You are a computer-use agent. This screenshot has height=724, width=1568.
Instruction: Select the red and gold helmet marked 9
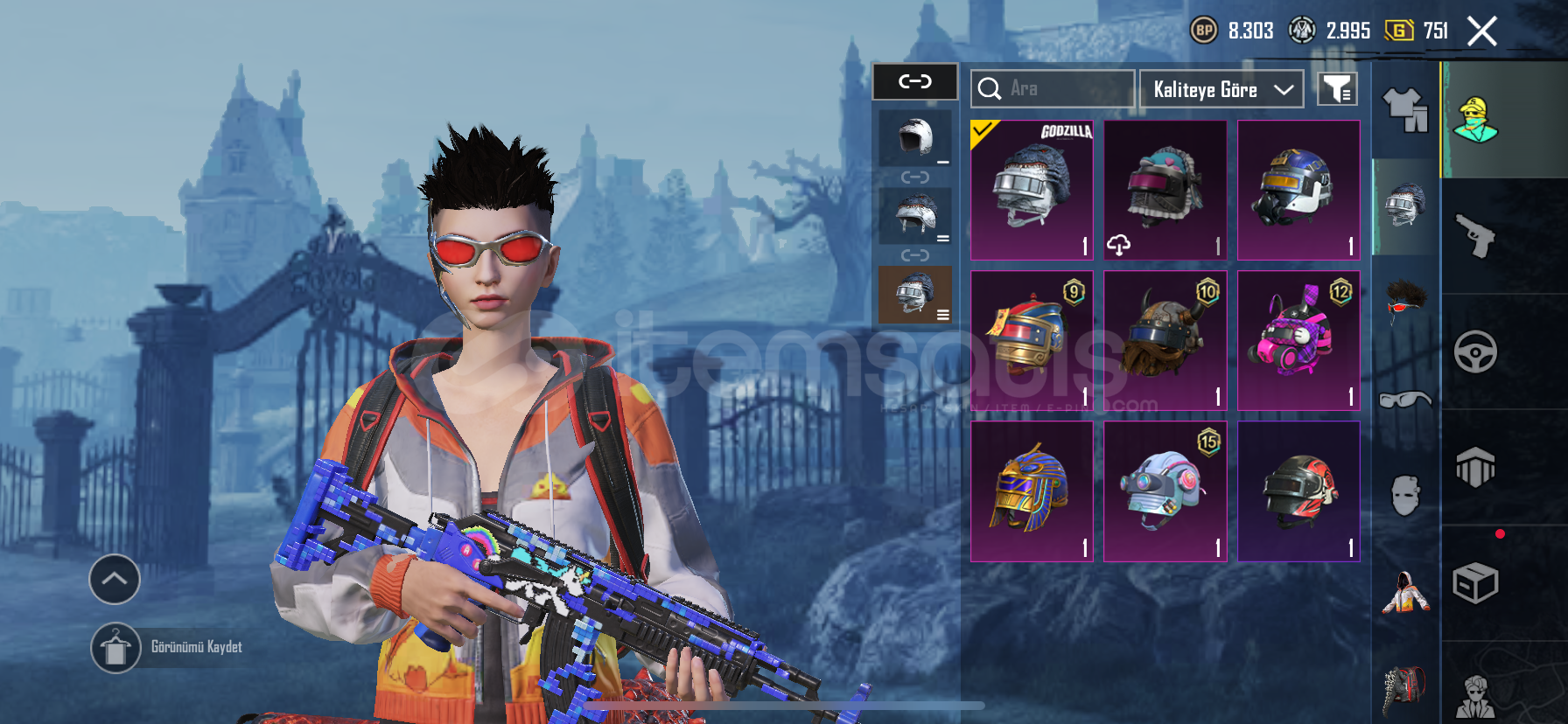click(x=1032, y=340)
